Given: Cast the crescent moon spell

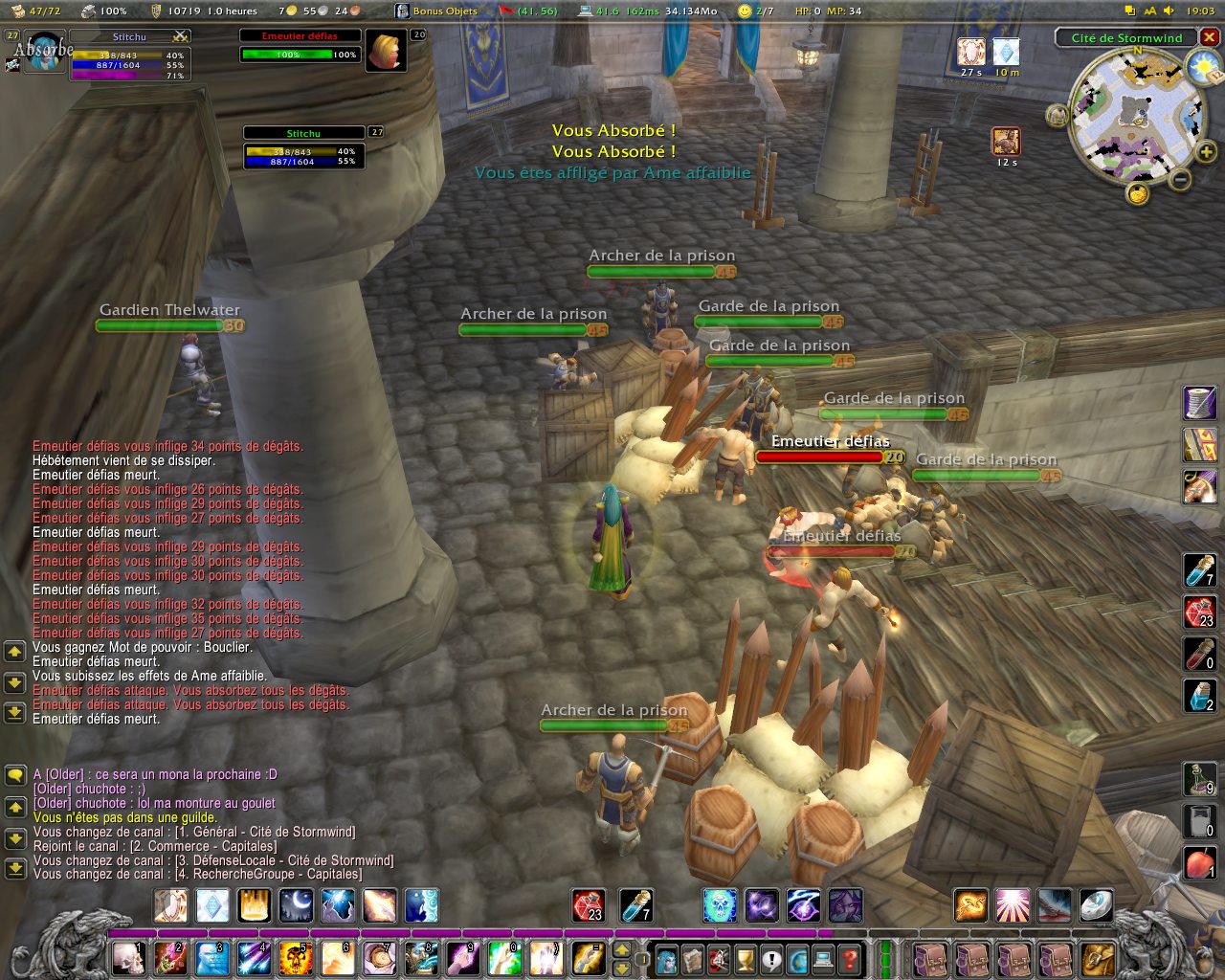Looking at the screenshot, I should coord(296,904).
